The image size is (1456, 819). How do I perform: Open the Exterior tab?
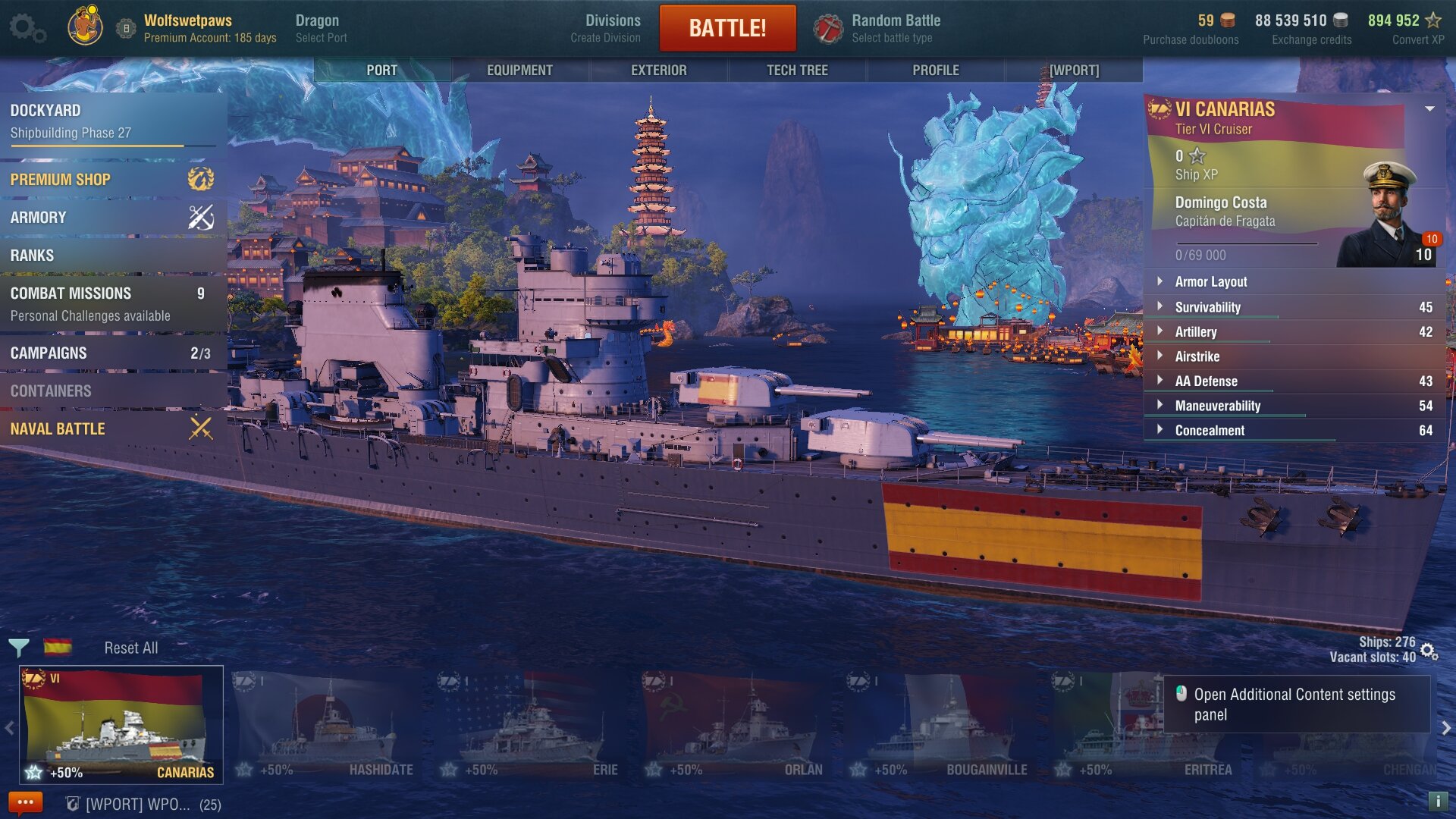658,70
